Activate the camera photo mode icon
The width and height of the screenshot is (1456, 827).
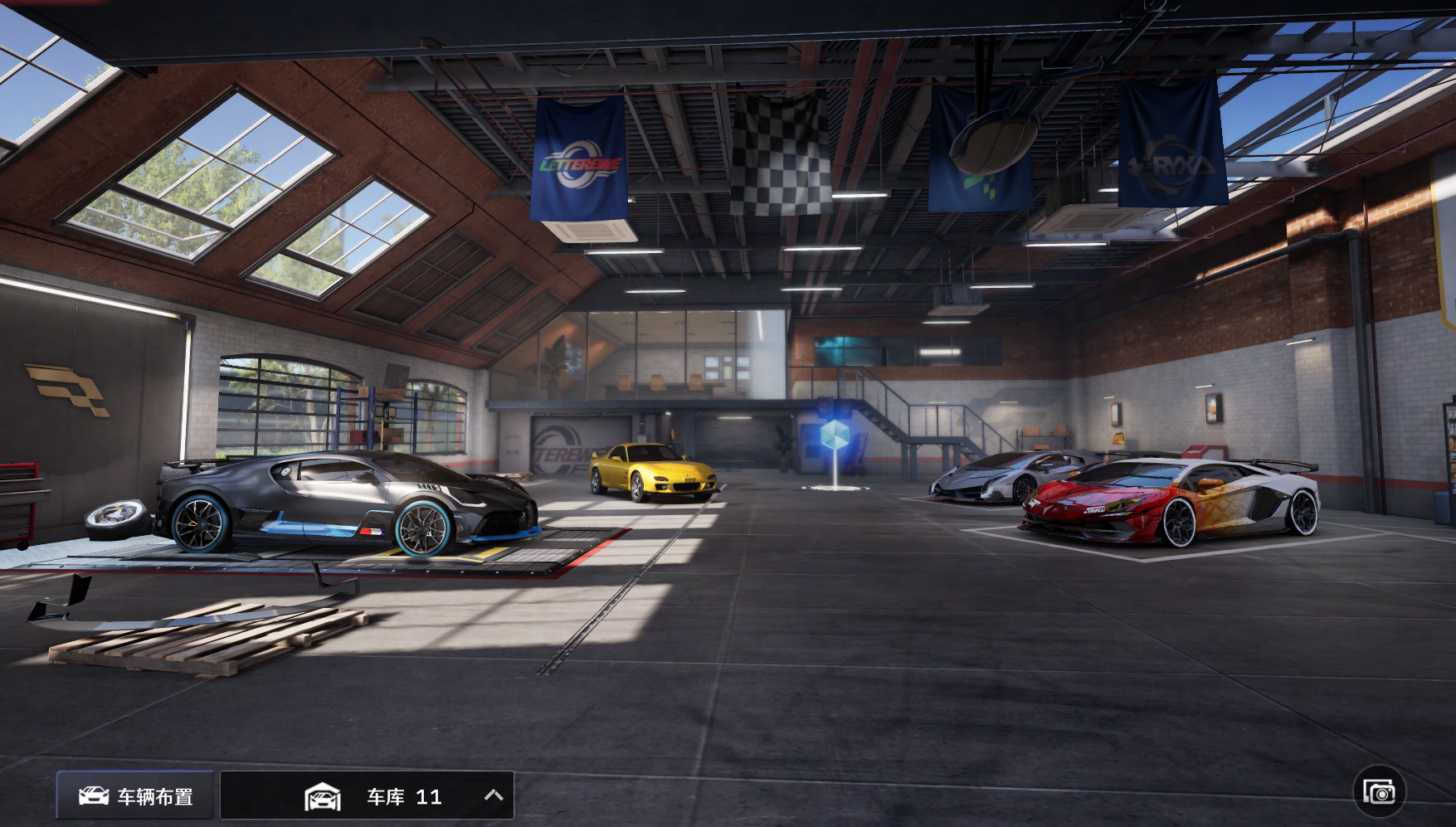pos(1379,791)
